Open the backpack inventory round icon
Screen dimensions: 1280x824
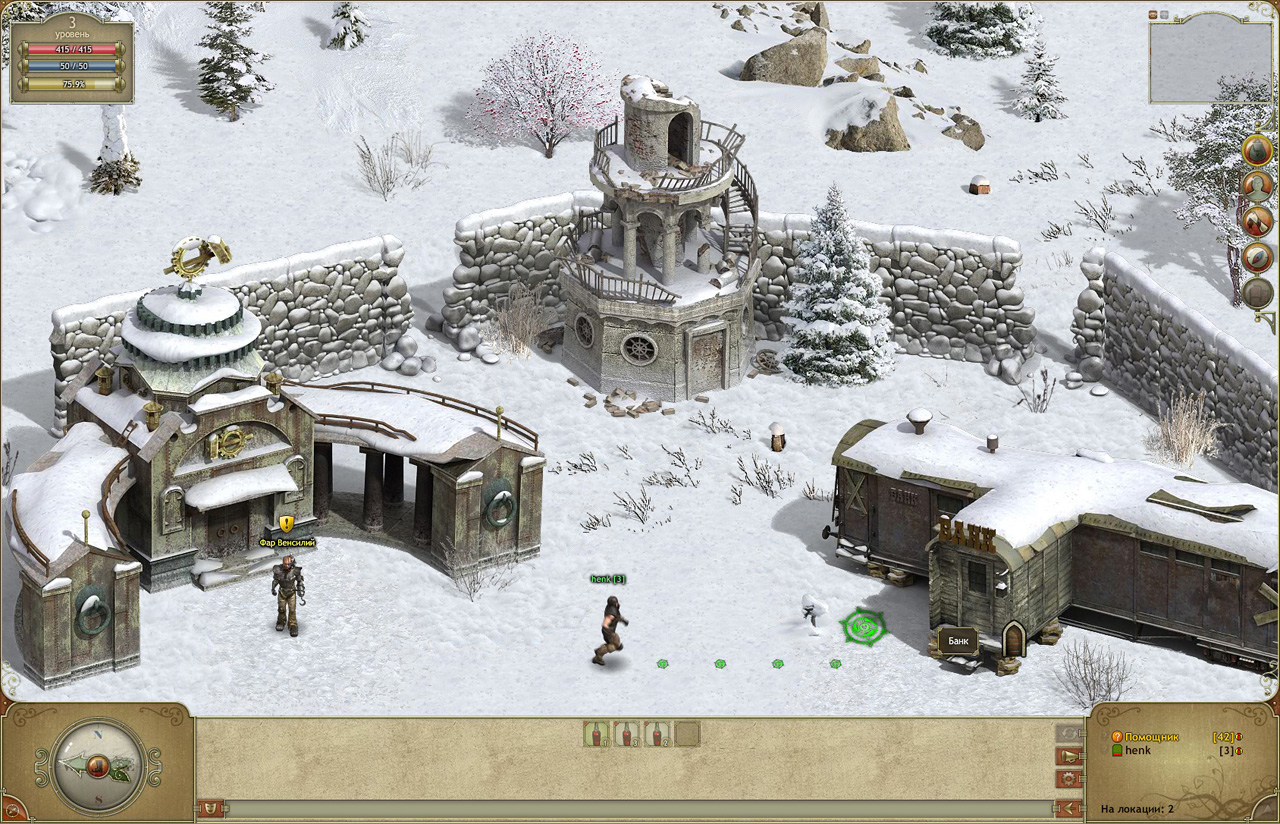coord(1257,149)
